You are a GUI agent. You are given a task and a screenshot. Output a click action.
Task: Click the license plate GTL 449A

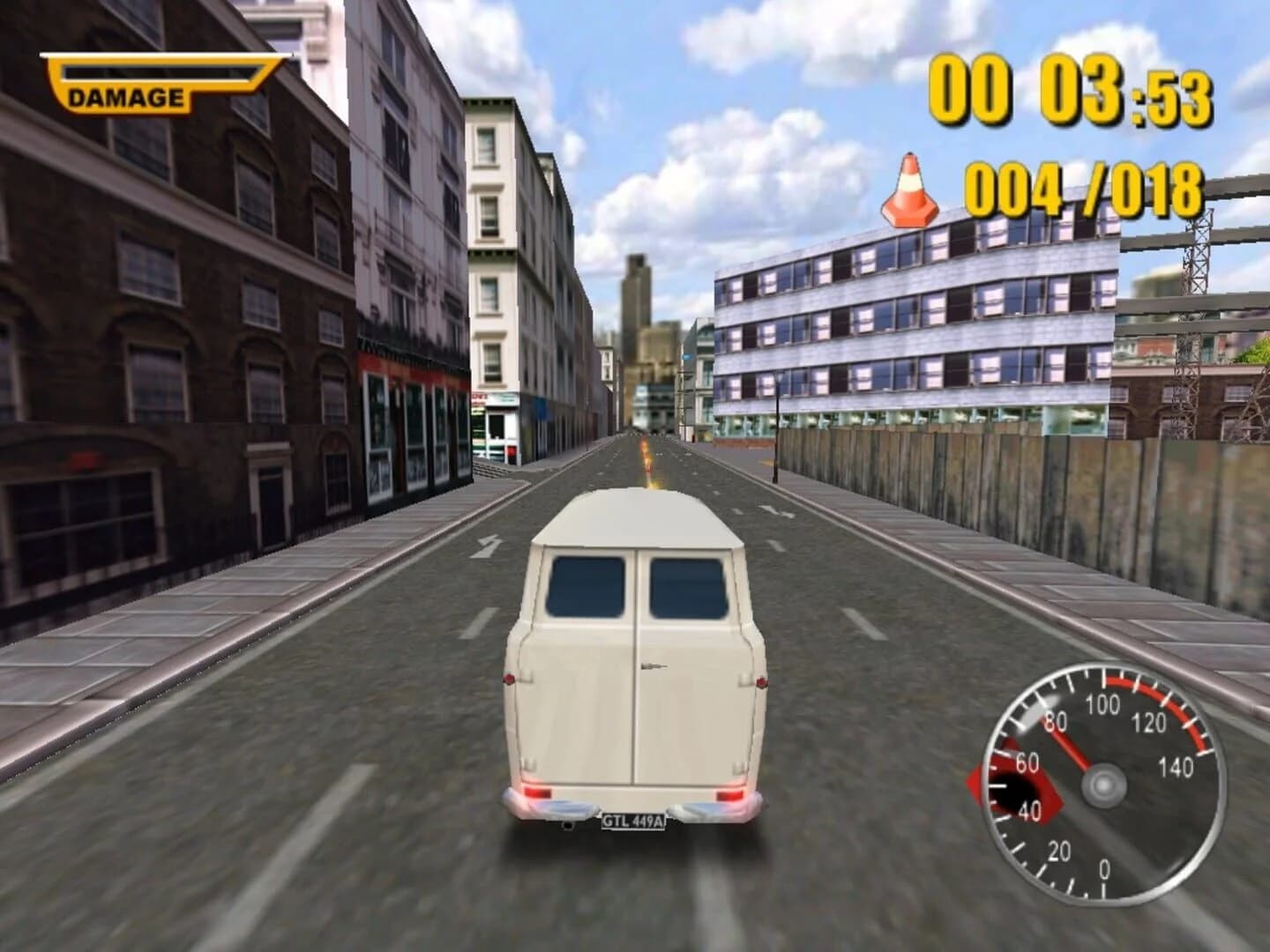633,820
